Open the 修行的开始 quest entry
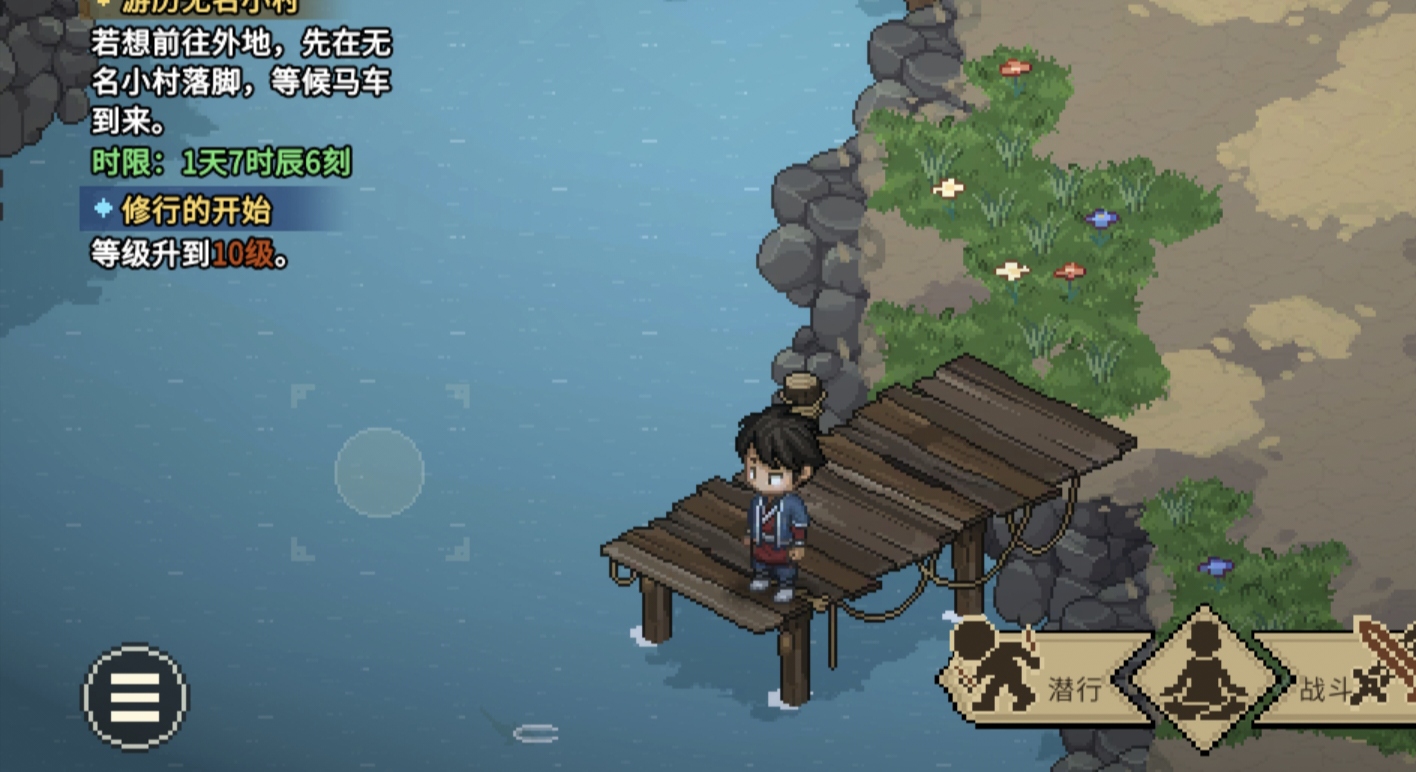 coord(195,211)
